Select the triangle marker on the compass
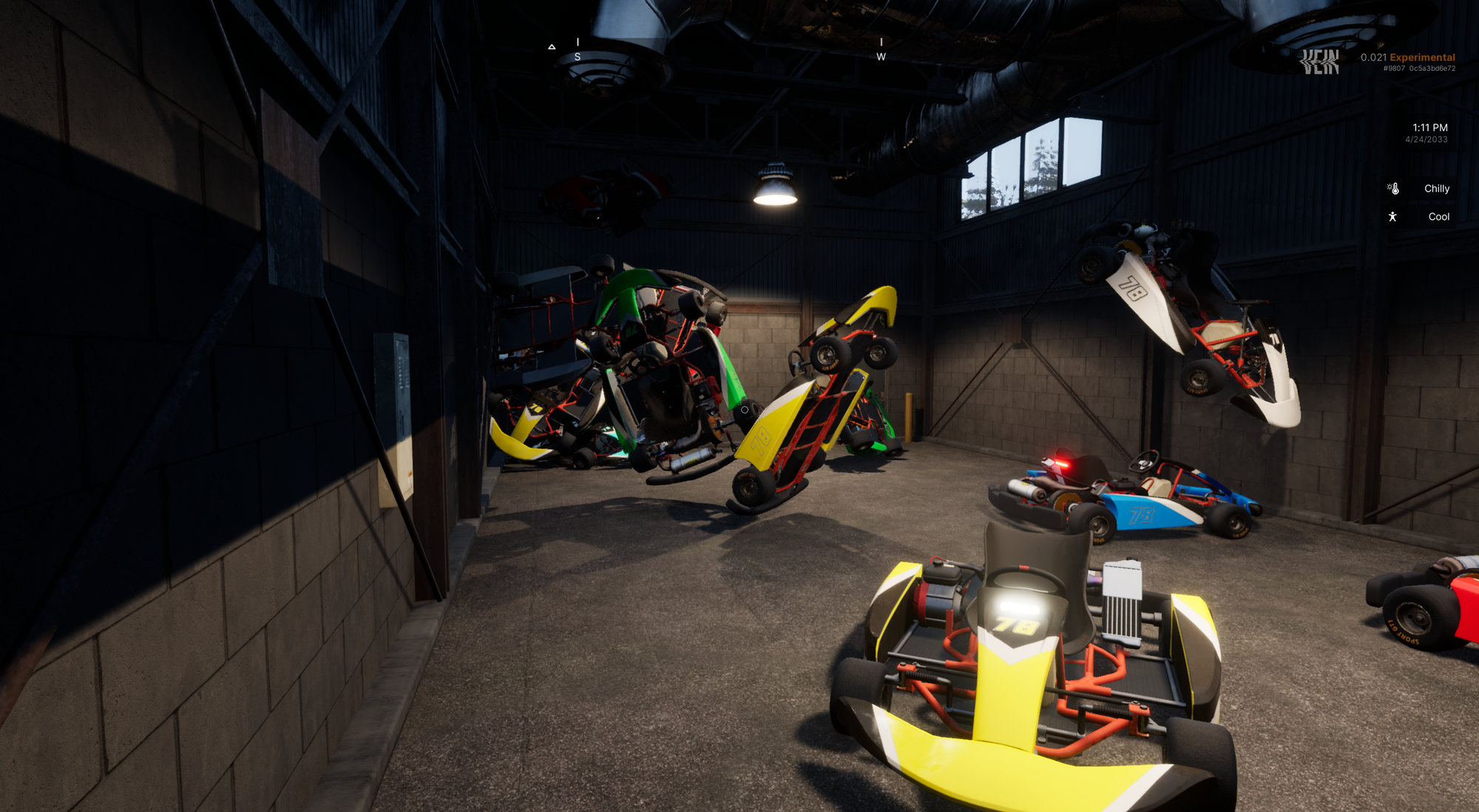 click(552, 47)
